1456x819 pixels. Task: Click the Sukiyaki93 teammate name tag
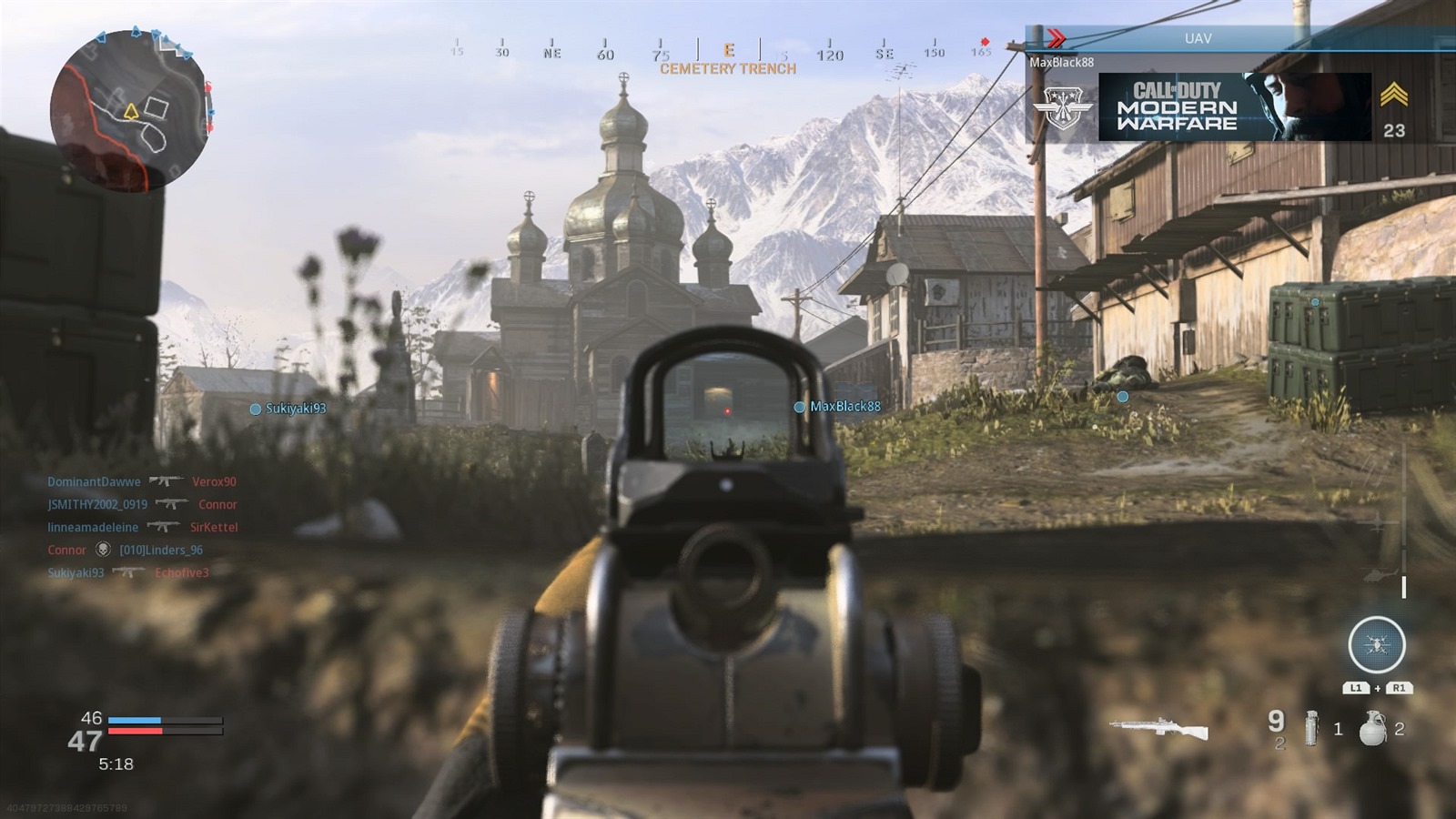(288, 409)
